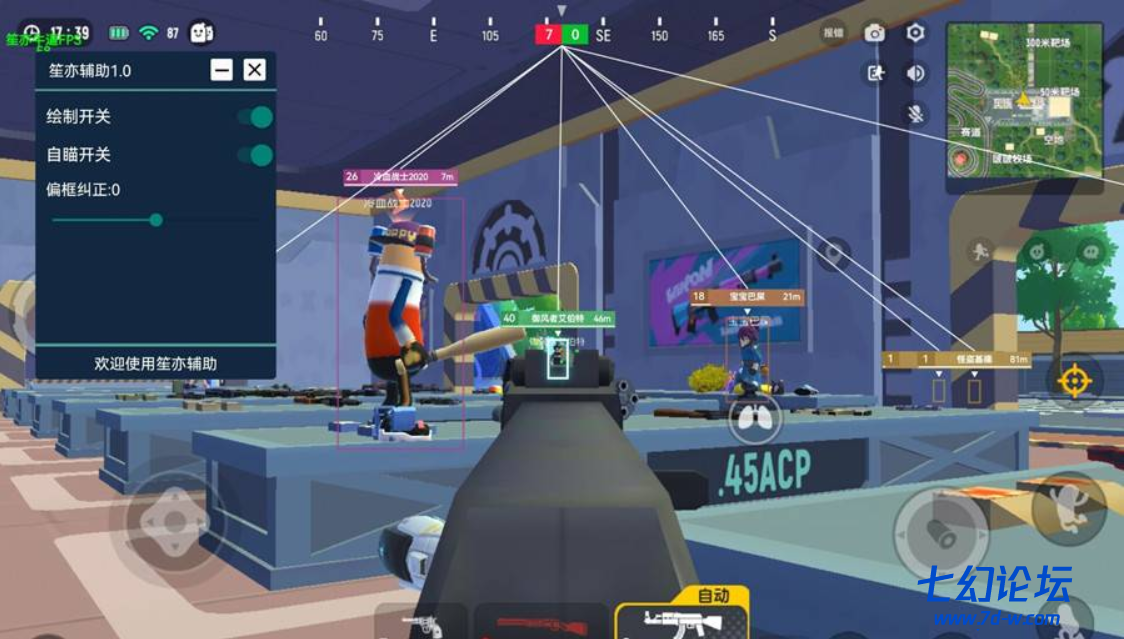This screenshot has width=1124, height=639.
Task: Toggle the 绘制开关 switch
Action: 256,117
